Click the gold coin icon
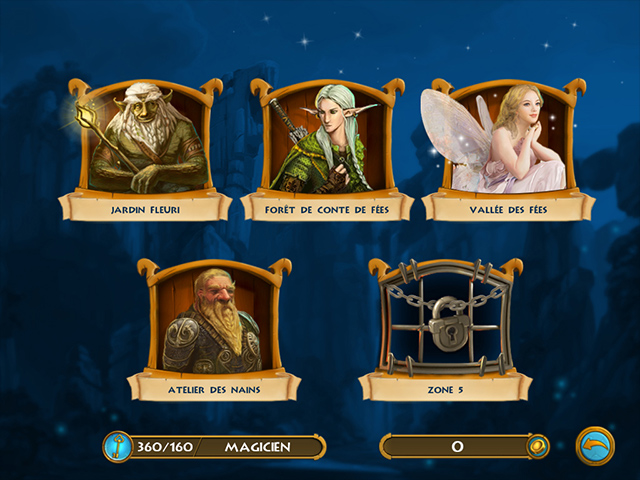This screenshot has width=640, height=480. (538, 446)
